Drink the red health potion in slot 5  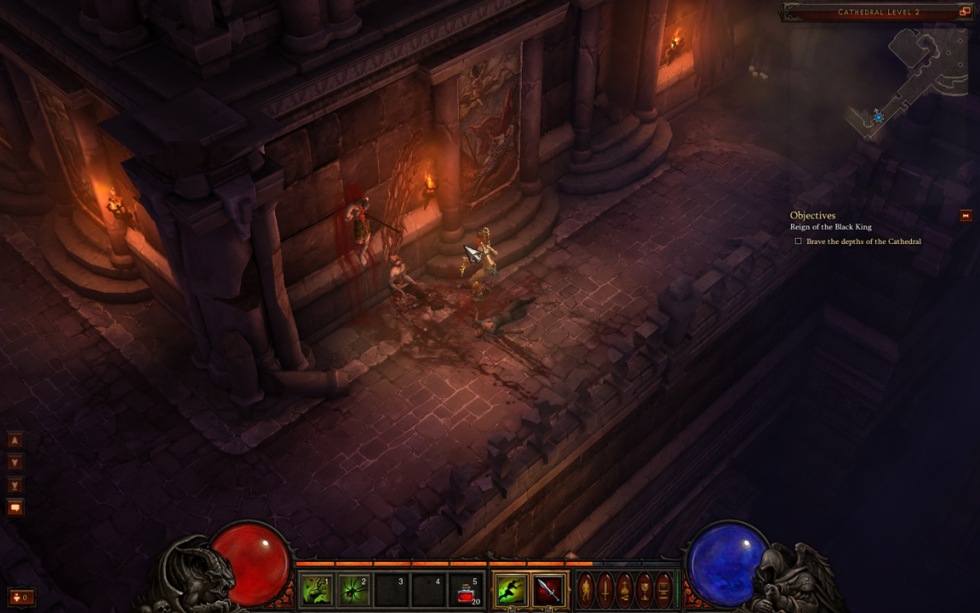point(465,589)
